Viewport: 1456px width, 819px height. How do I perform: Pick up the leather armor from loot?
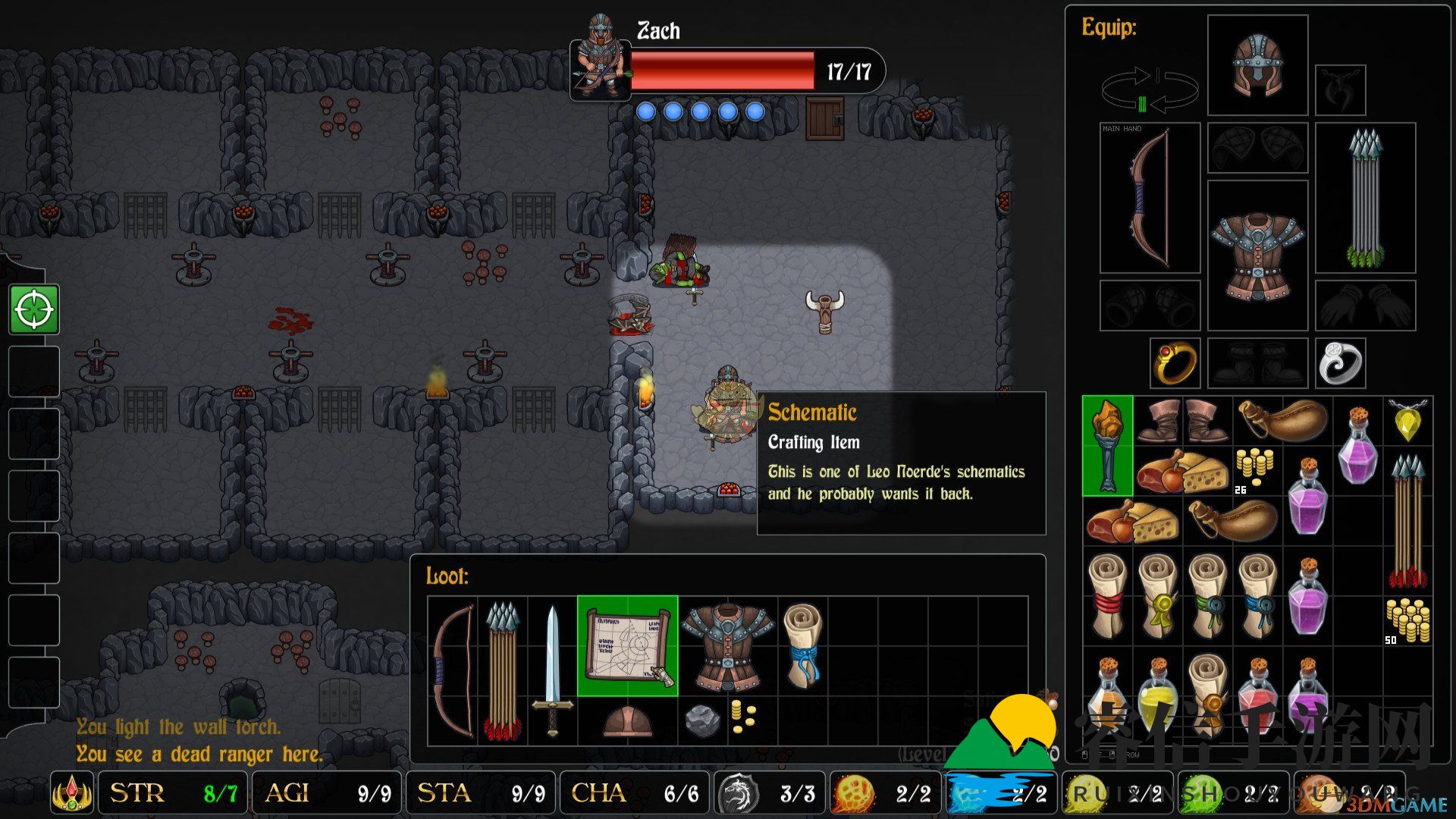(727, 645)
